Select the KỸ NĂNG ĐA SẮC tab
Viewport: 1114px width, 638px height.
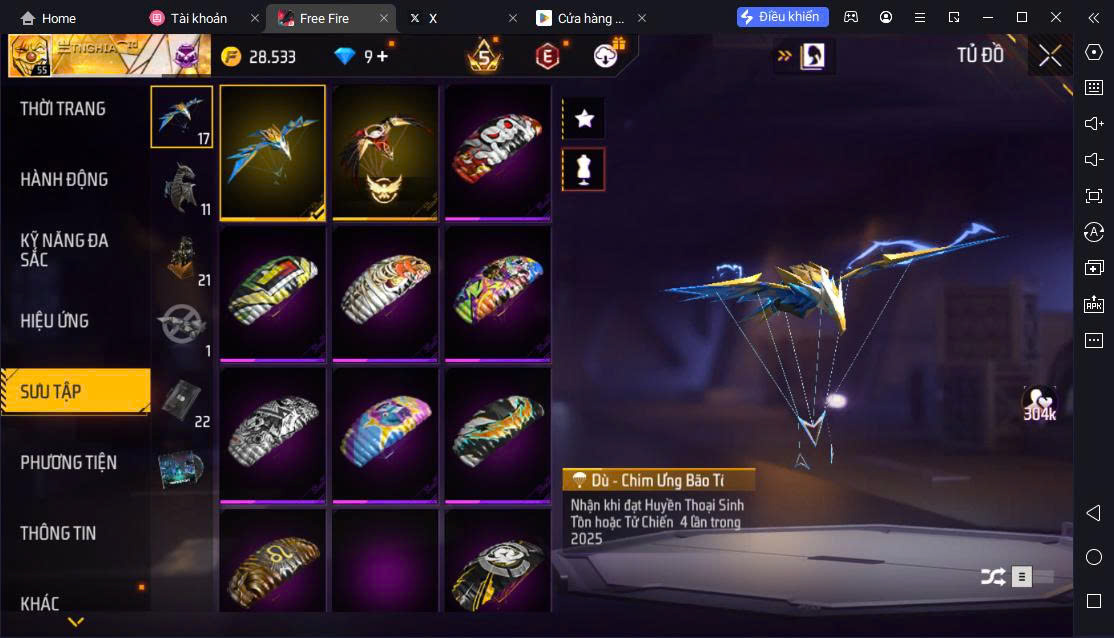(x=64, y=250)
